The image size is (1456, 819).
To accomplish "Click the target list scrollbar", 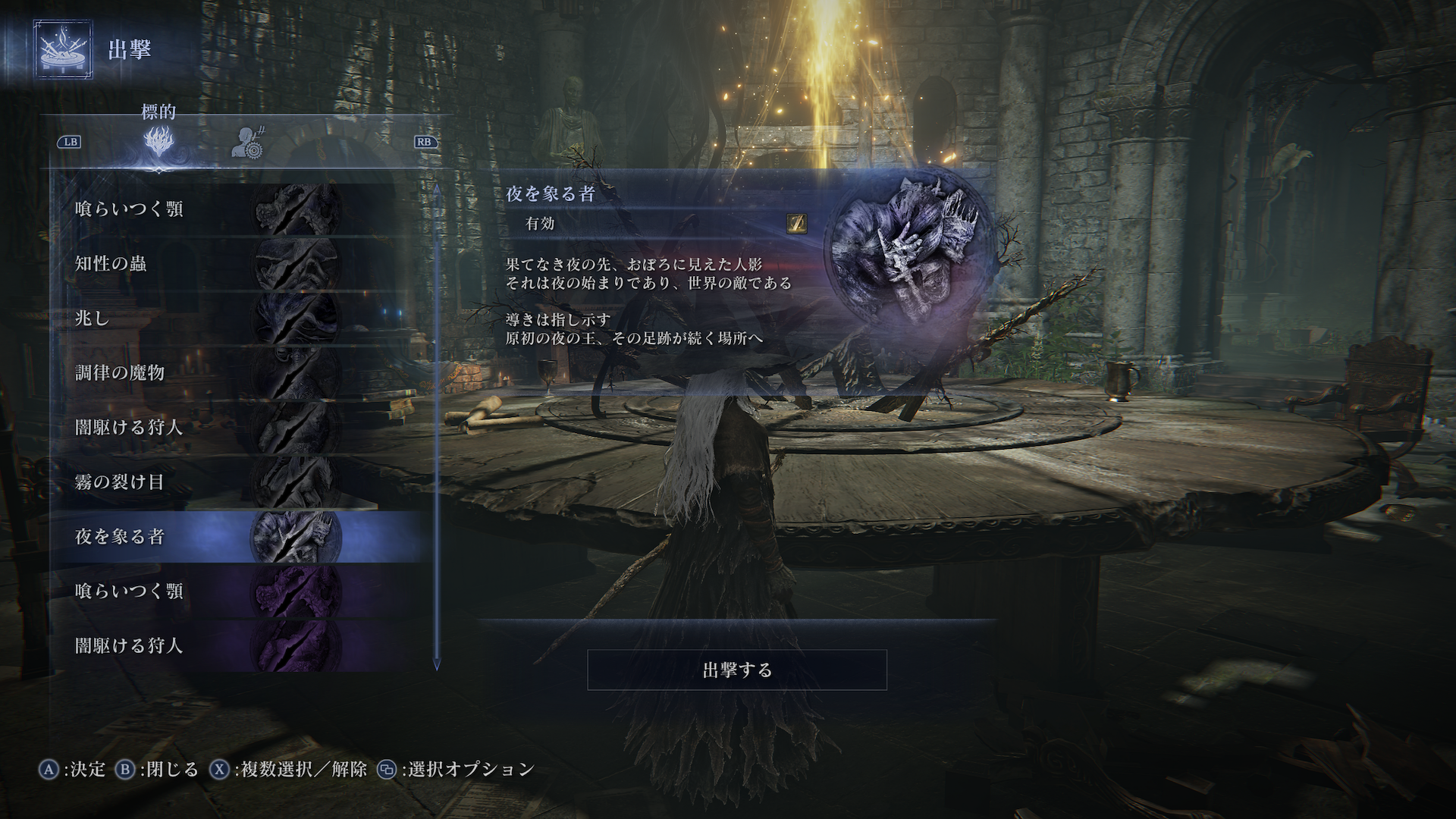I will 436,425.
